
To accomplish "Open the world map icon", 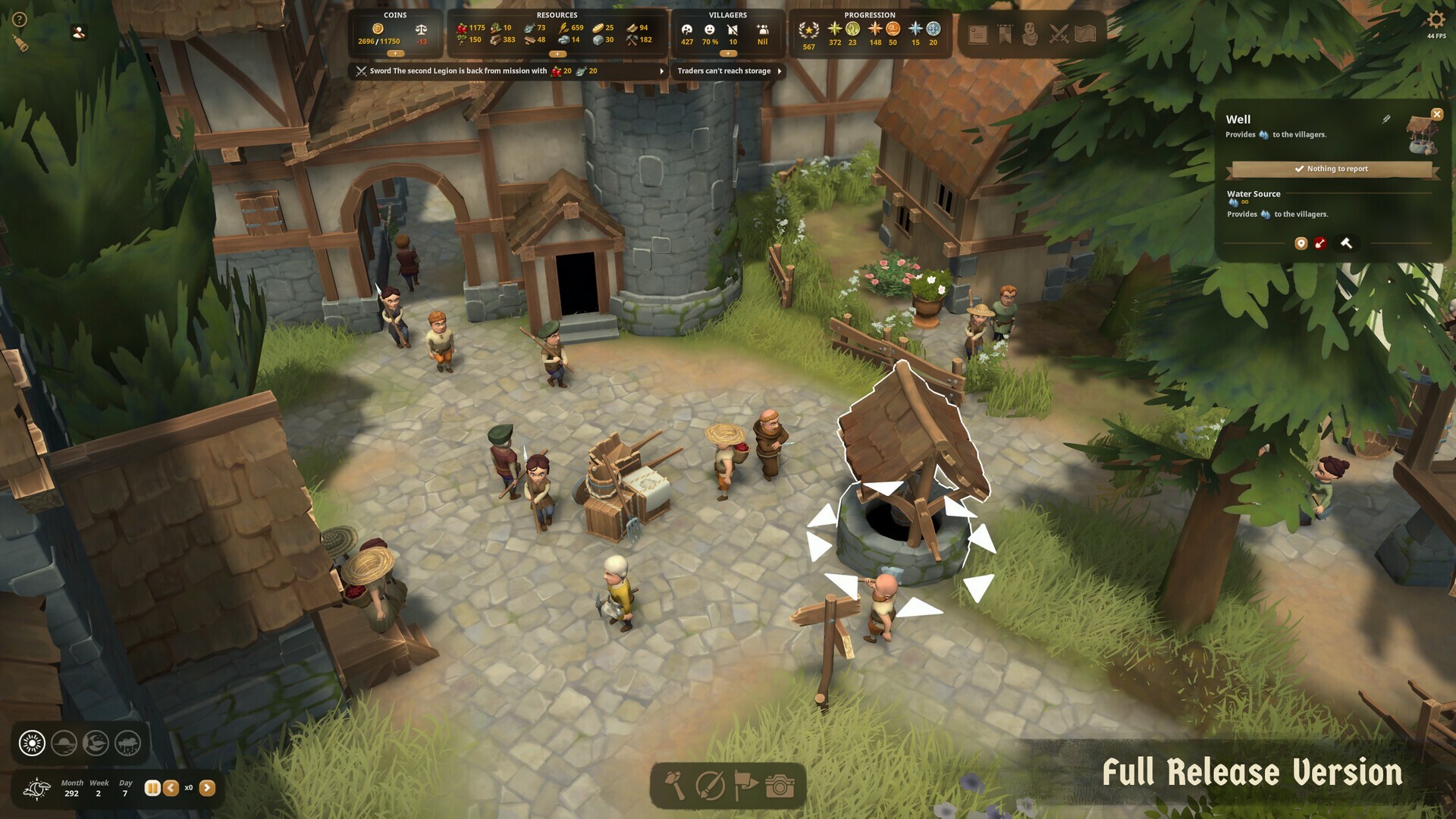I will pyautogui.click(x=1086, y=33).
